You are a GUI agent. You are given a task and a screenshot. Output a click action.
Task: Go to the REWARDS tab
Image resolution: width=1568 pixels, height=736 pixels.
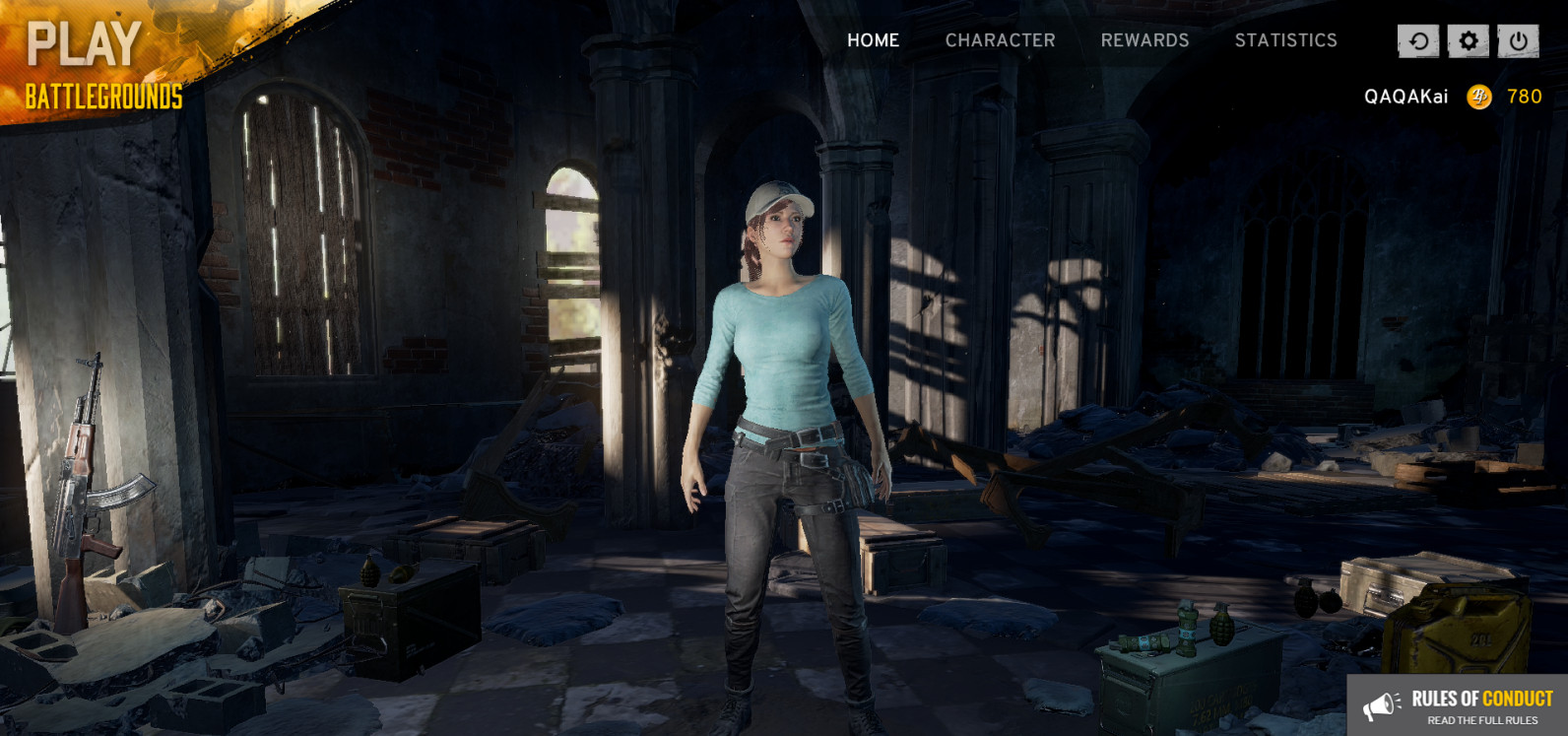point(1144,40)
